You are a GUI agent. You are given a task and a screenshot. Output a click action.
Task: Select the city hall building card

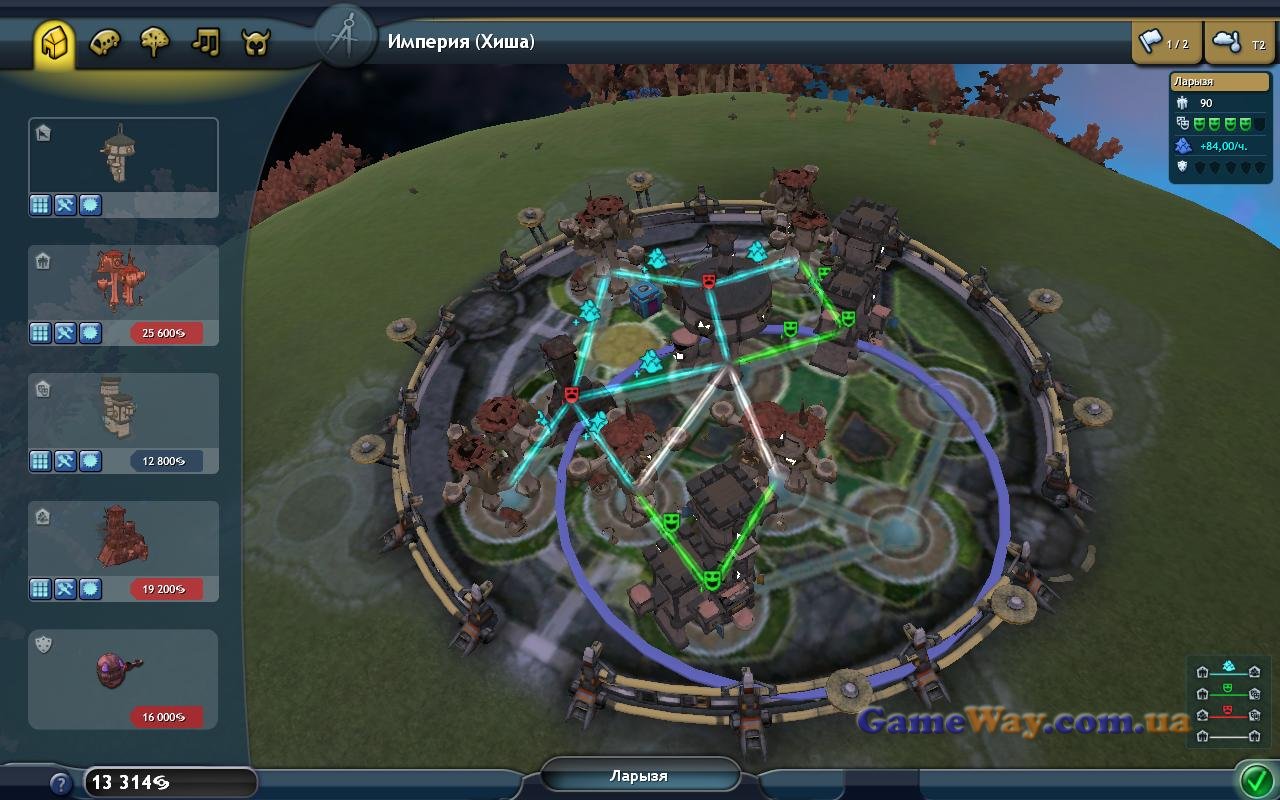click(123, 156)
